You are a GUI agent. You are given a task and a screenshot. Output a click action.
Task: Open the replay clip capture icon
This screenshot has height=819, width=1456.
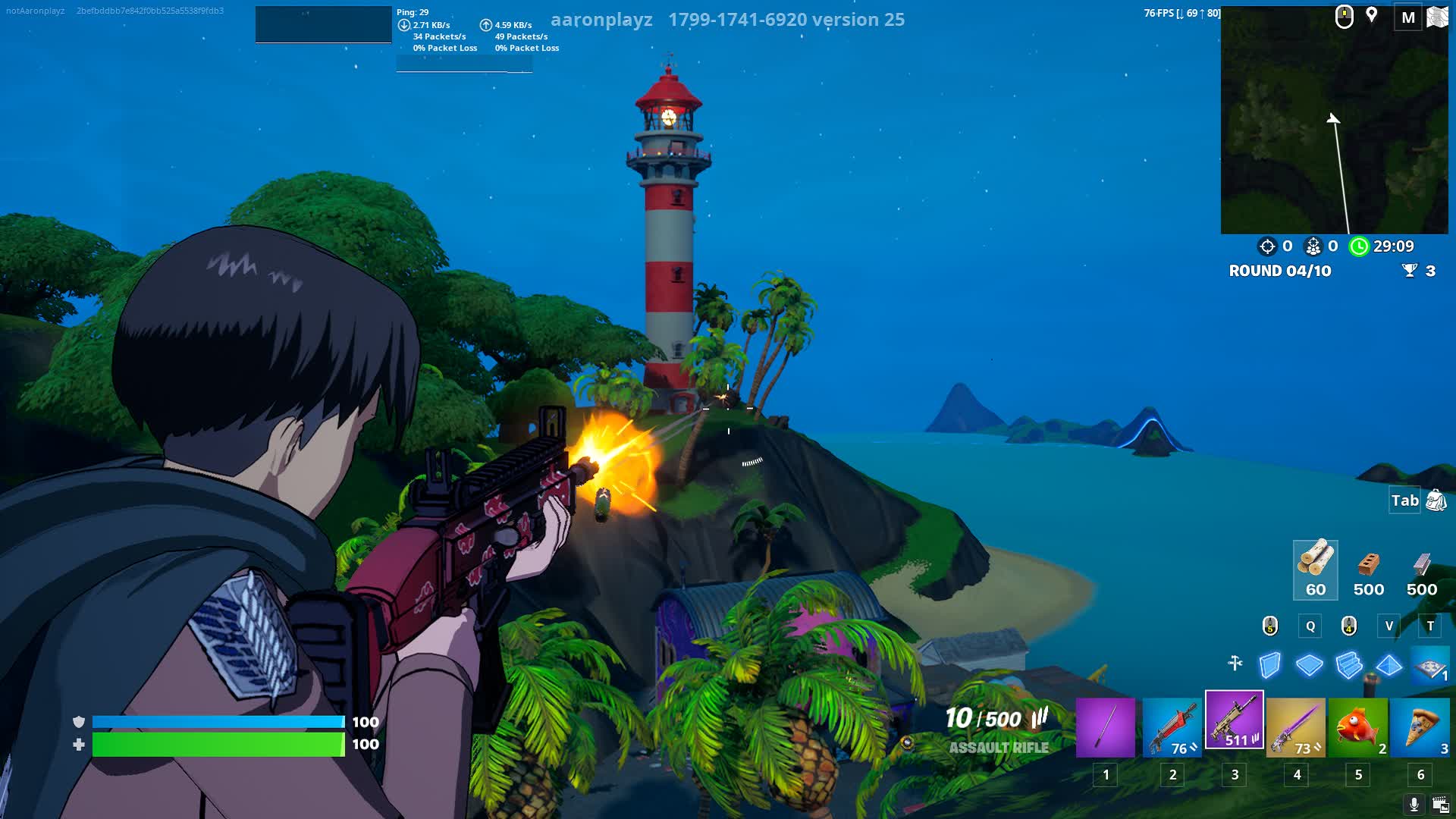pos(1440,805)
